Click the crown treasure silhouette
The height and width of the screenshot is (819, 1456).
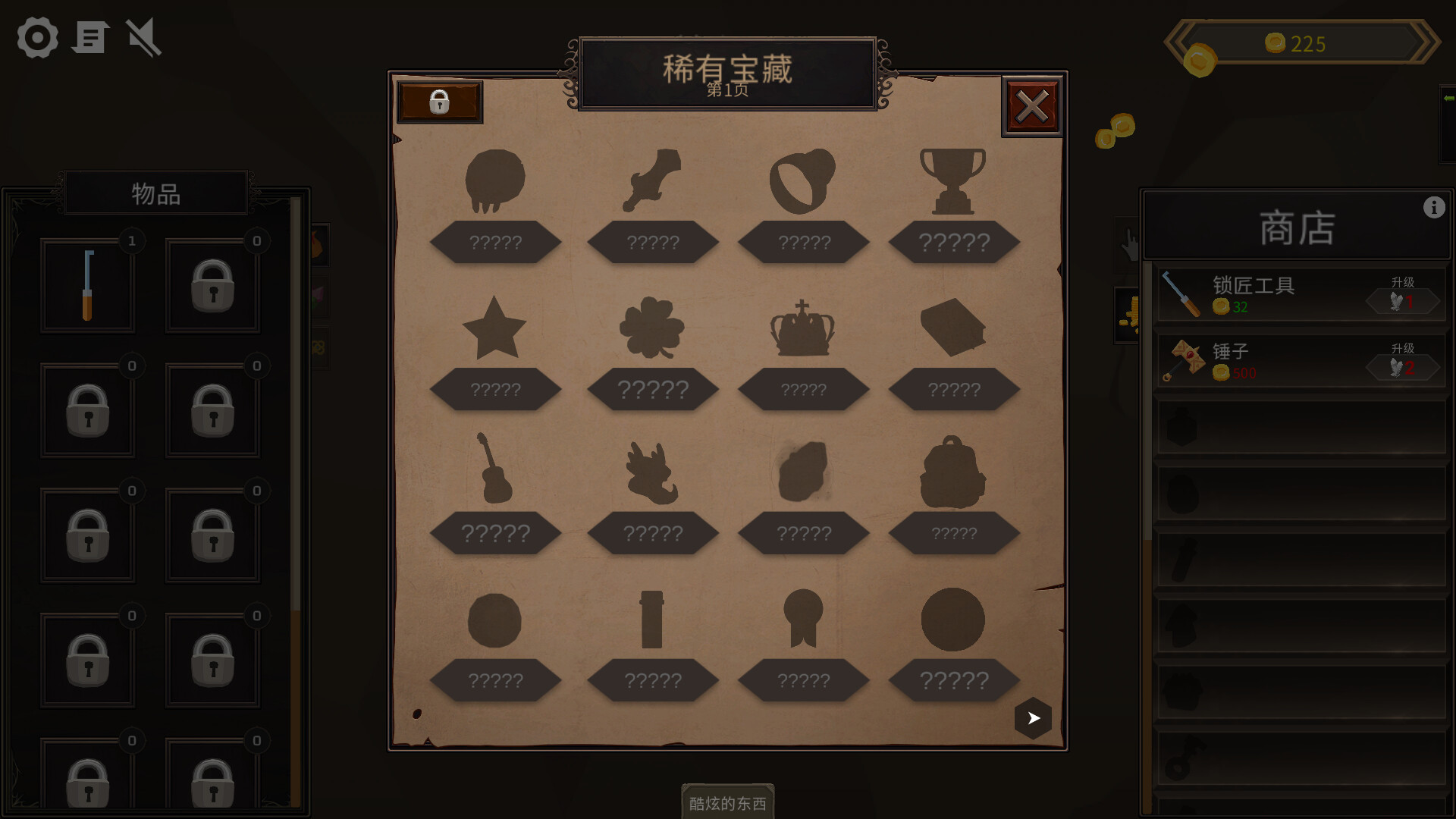click(801, 330)
